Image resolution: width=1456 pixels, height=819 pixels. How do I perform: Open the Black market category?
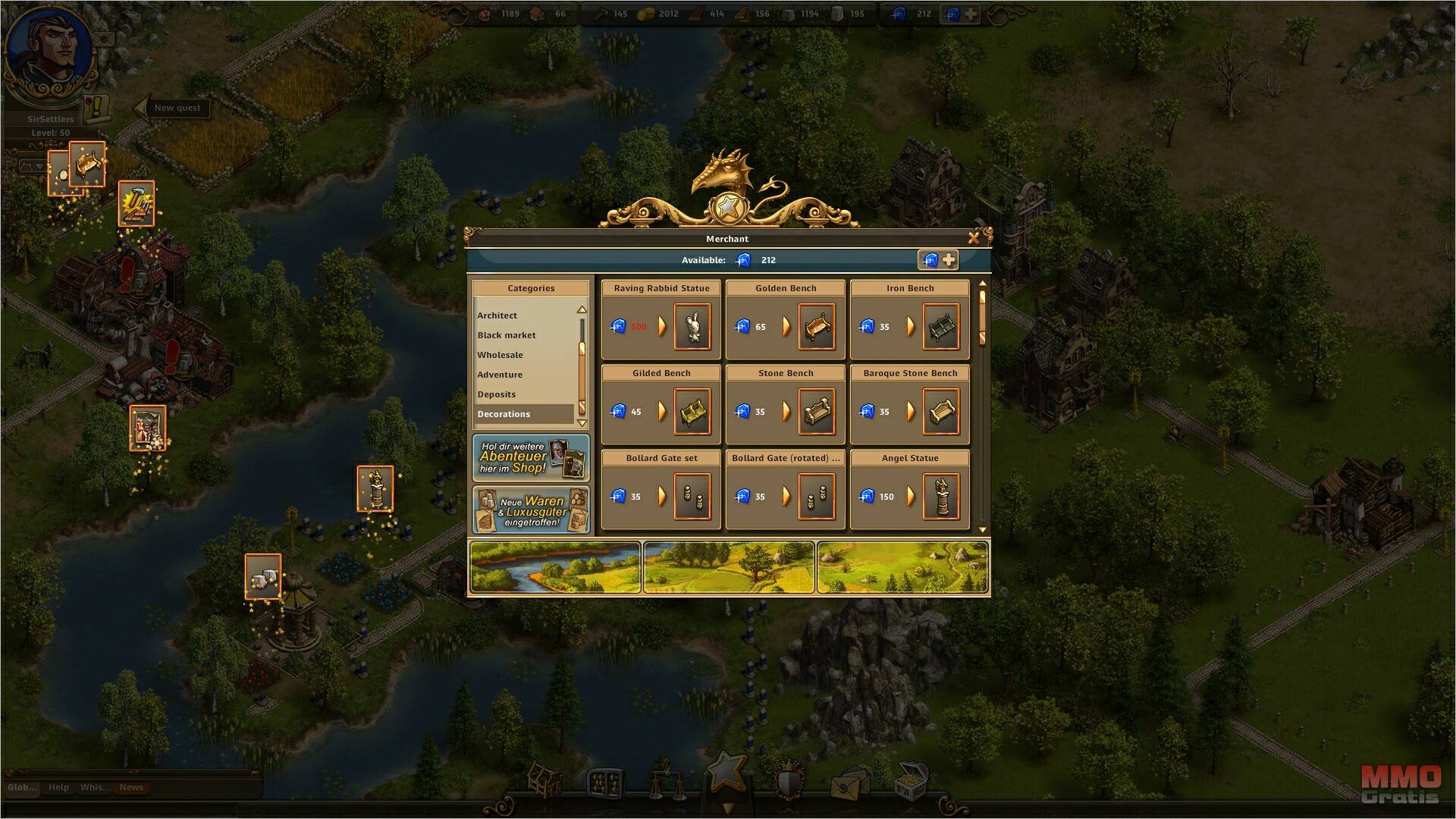click(x=507, y=335)
